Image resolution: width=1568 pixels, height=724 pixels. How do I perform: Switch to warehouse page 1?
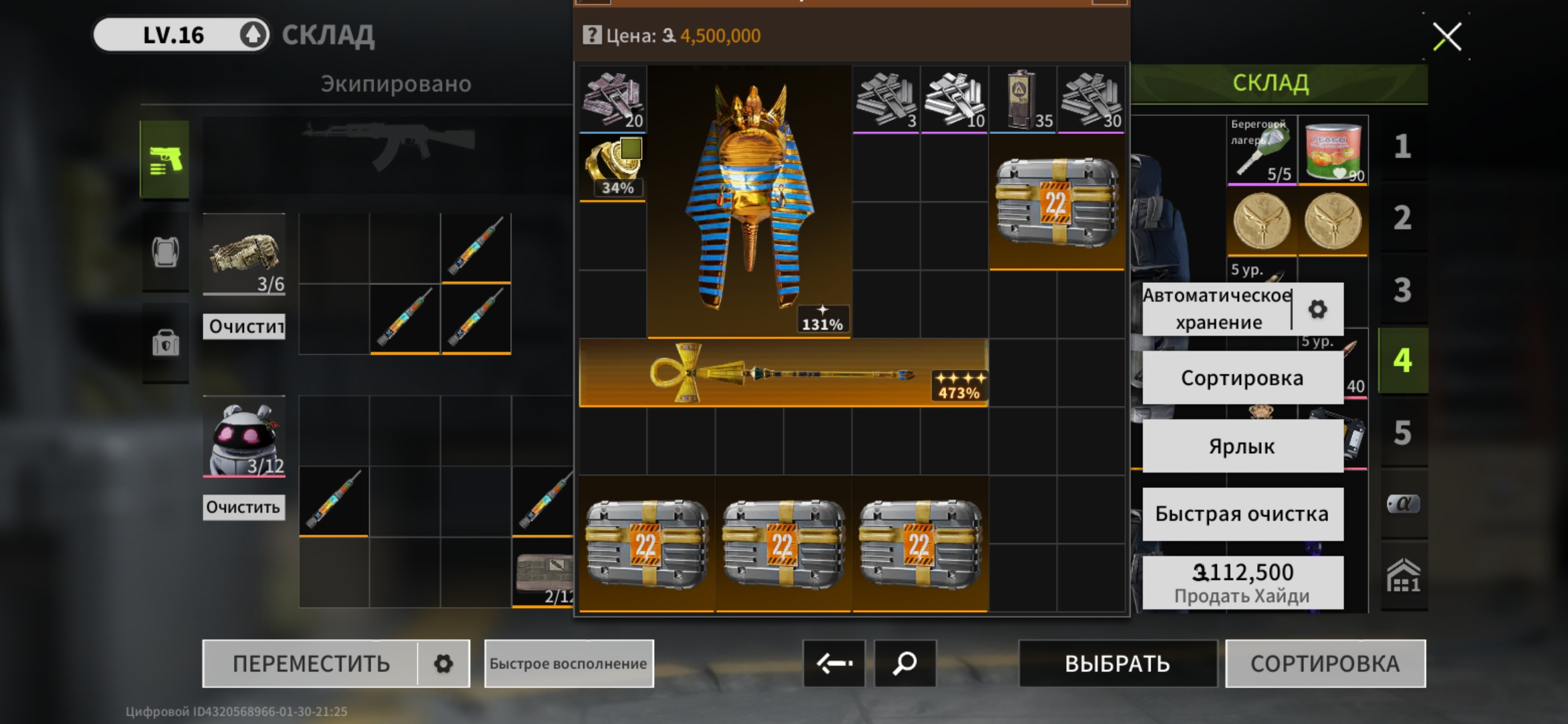pyautogui.click(x=1402, y=147)
